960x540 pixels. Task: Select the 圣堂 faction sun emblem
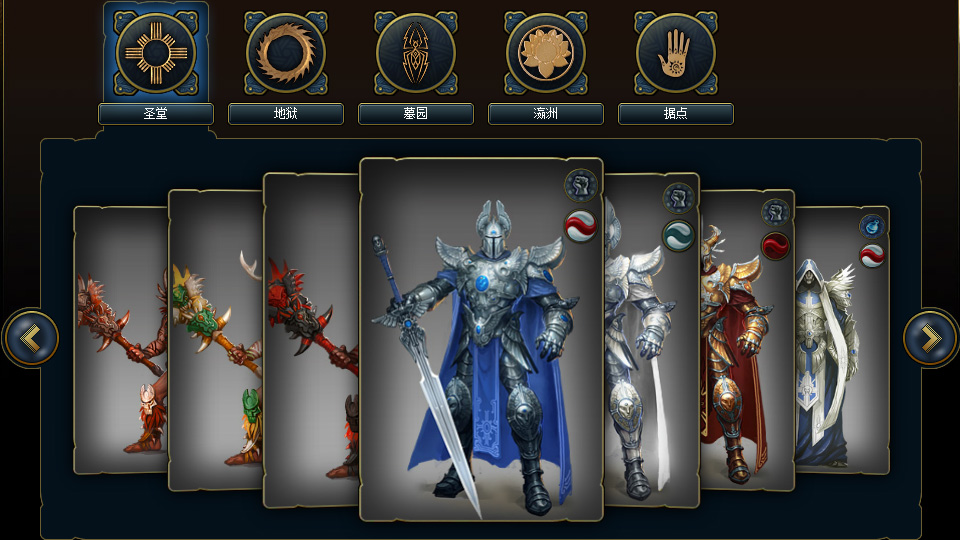pyautogui.click(x=155, y=53)
